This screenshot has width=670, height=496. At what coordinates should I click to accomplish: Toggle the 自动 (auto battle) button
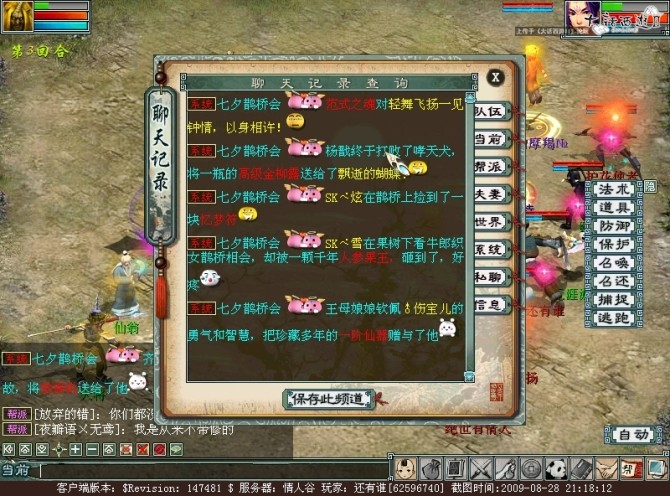[632, 435]
